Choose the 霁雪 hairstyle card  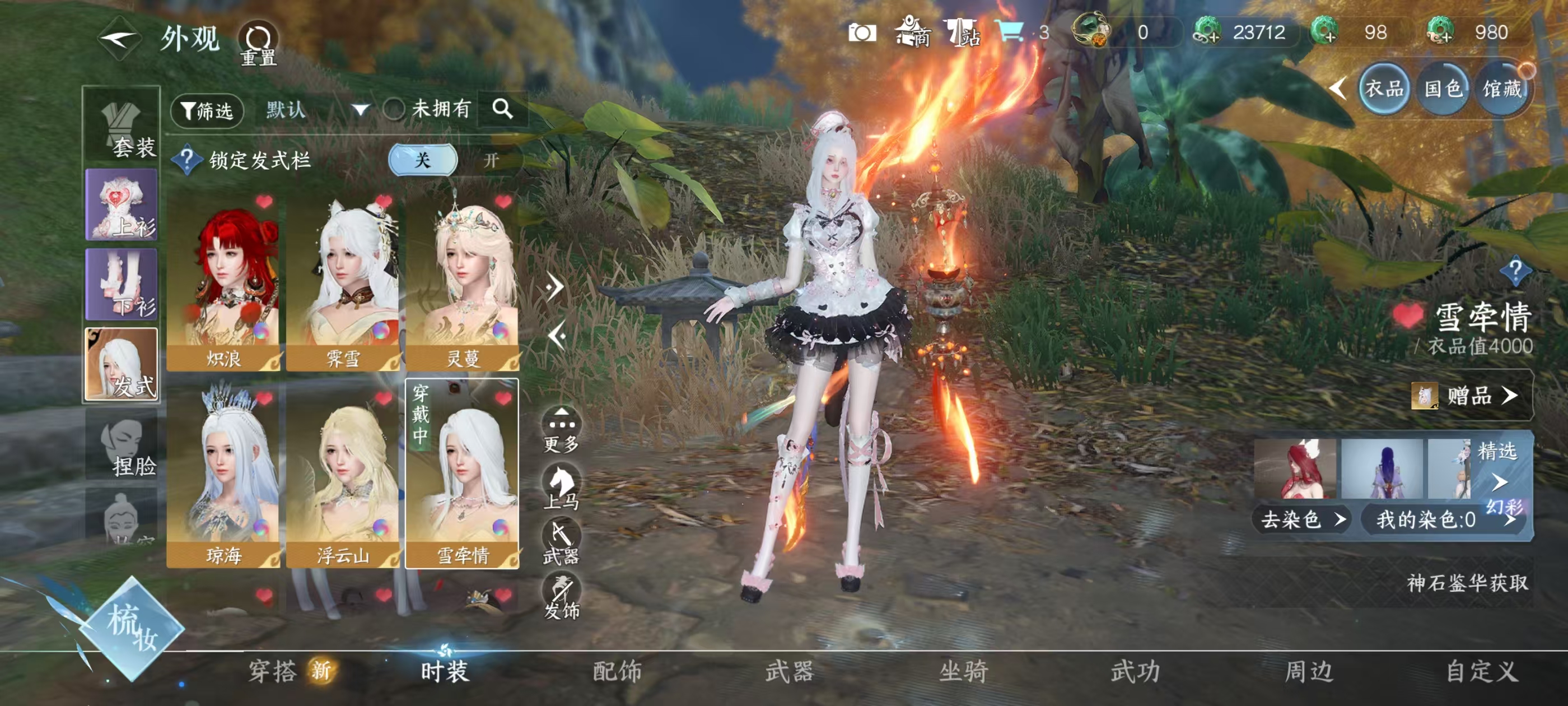[x=343, y=281]
